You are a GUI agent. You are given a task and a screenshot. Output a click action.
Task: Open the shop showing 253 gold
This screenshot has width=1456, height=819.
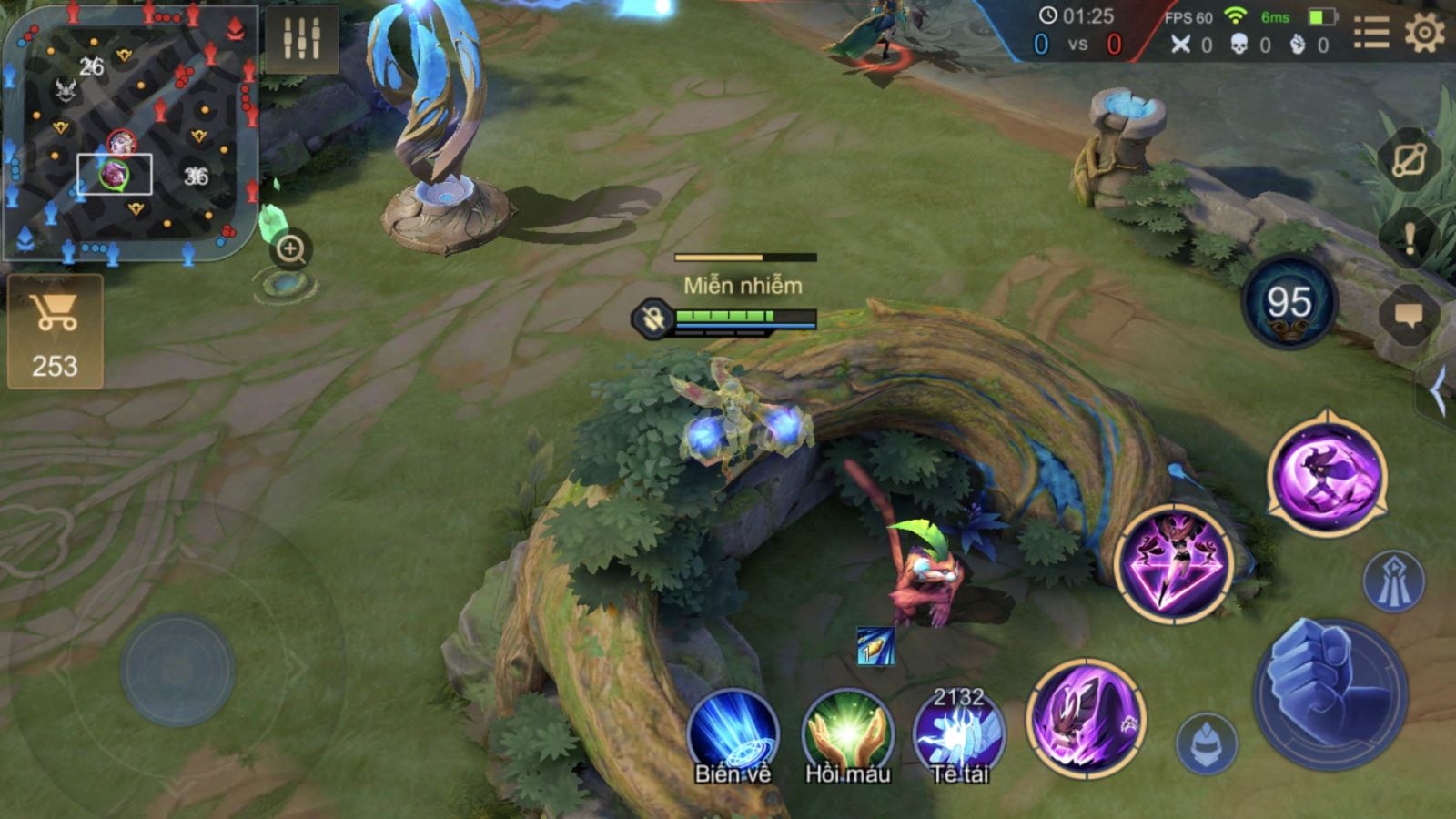(55, 332)
